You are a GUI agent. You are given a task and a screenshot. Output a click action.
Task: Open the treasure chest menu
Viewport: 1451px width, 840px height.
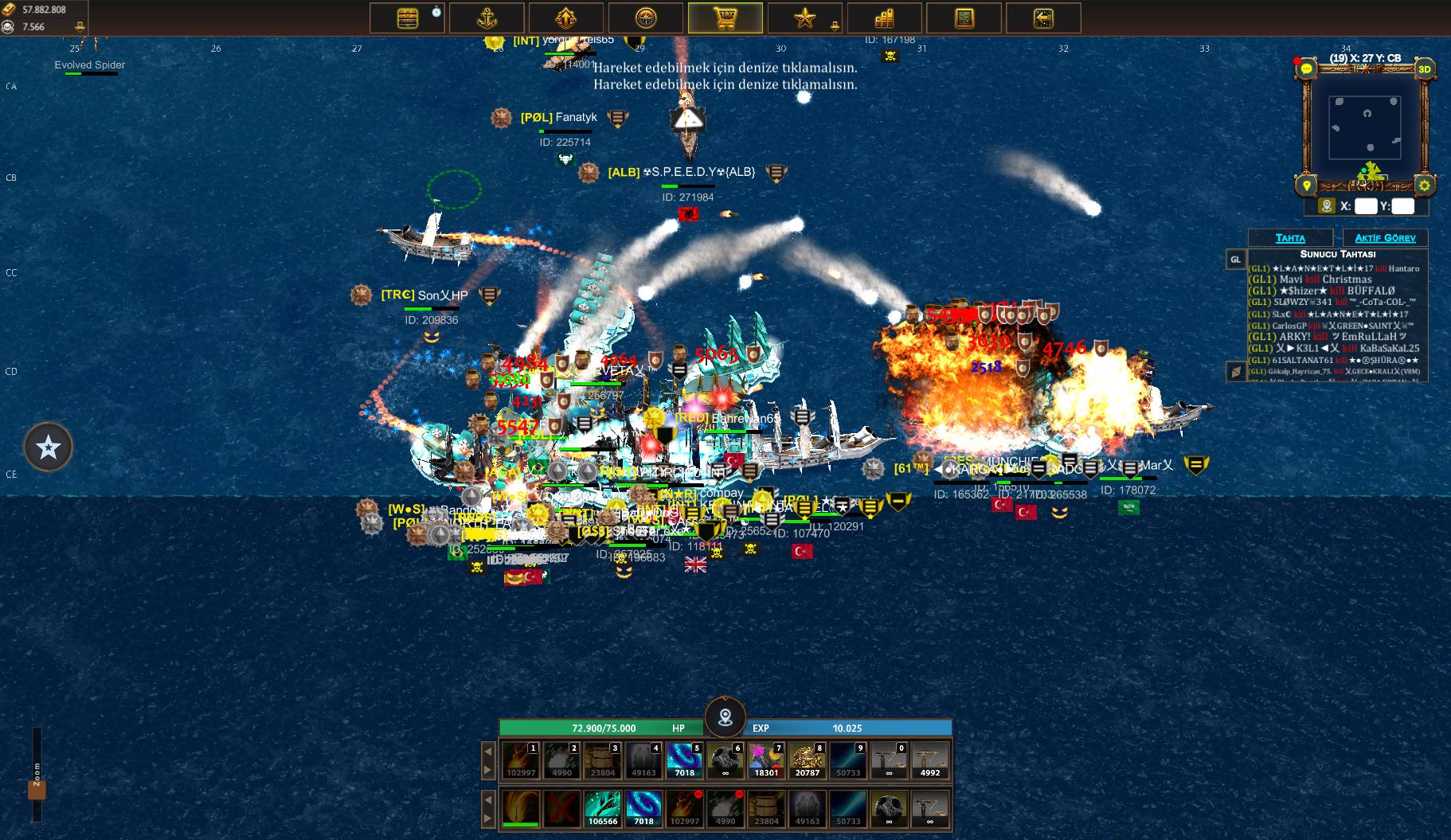[x=407, y=18]
